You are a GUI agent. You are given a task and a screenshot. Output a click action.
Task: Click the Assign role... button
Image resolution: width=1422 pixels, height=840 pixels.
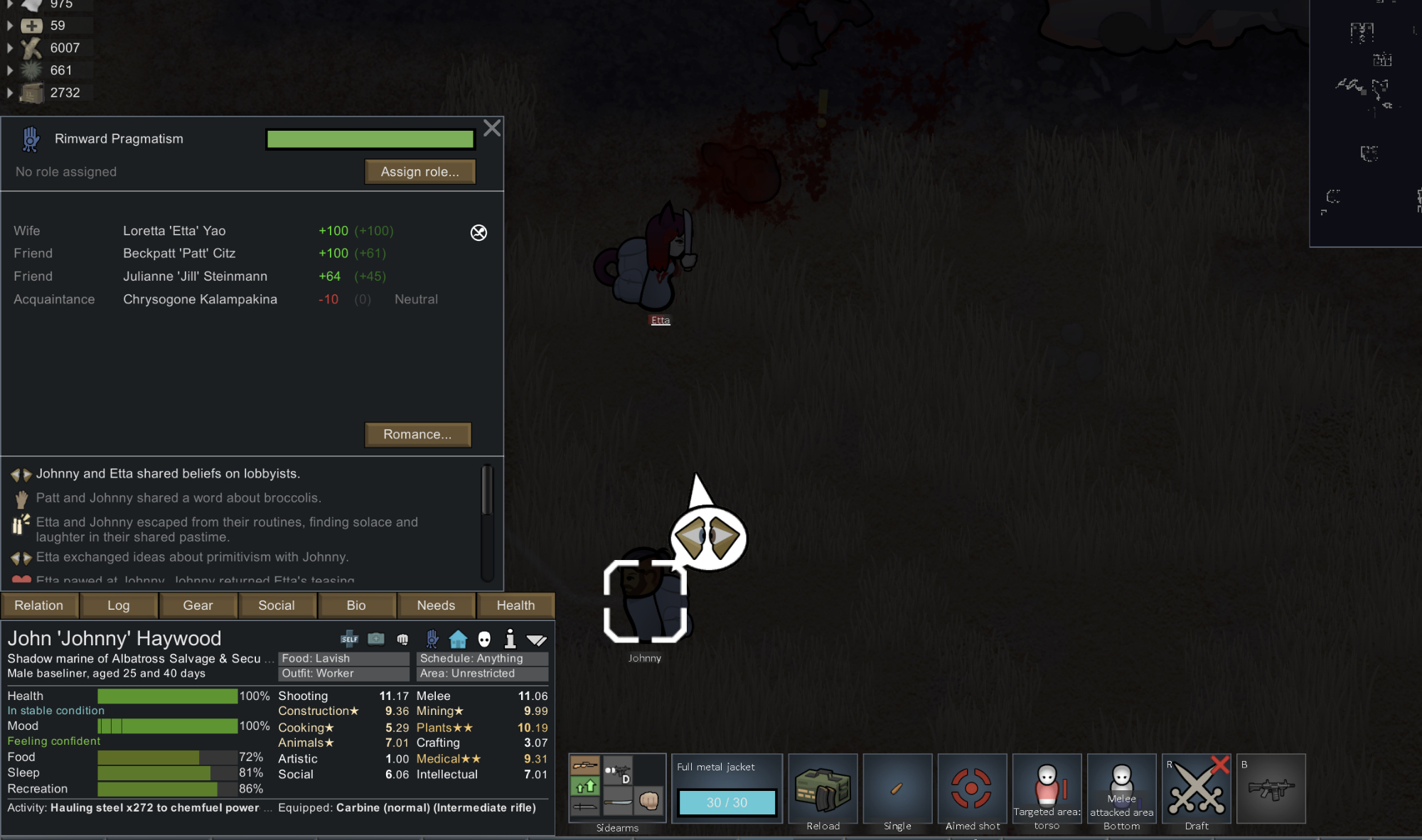419,172
